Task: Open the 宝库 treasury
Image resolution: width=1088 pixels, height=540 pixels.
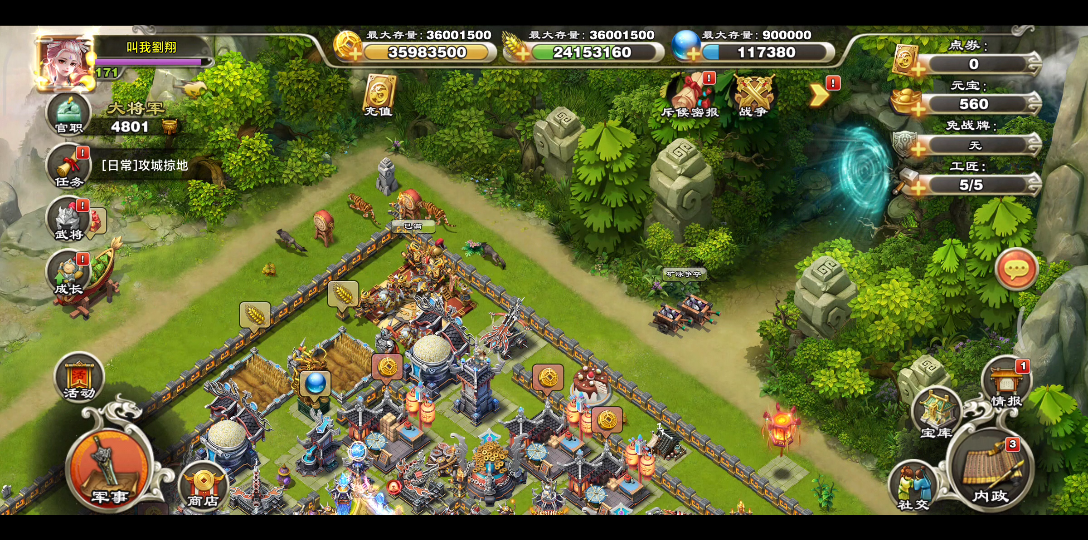Action: 936,411
